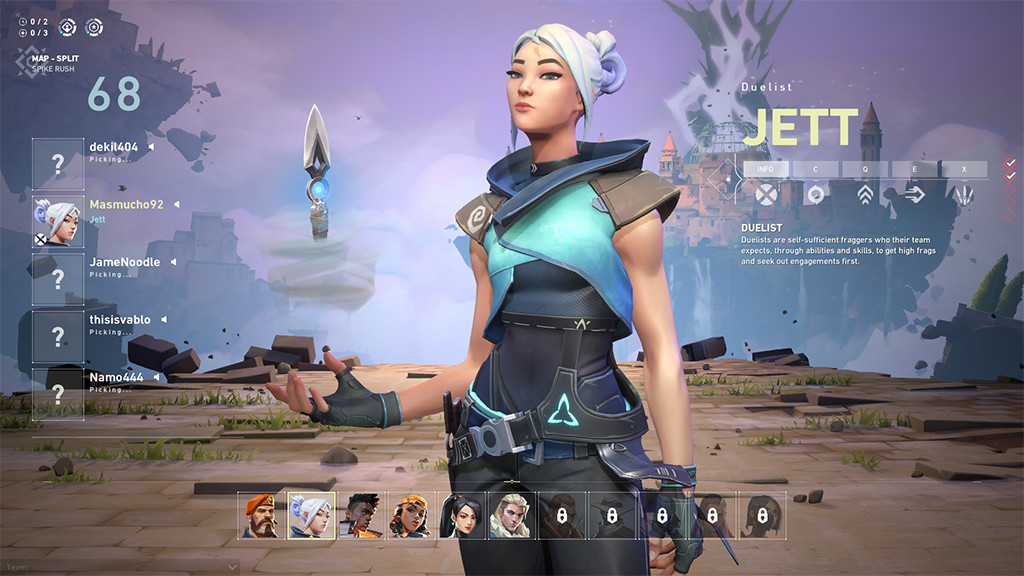Switch to the INFO tab

(765, 169)
